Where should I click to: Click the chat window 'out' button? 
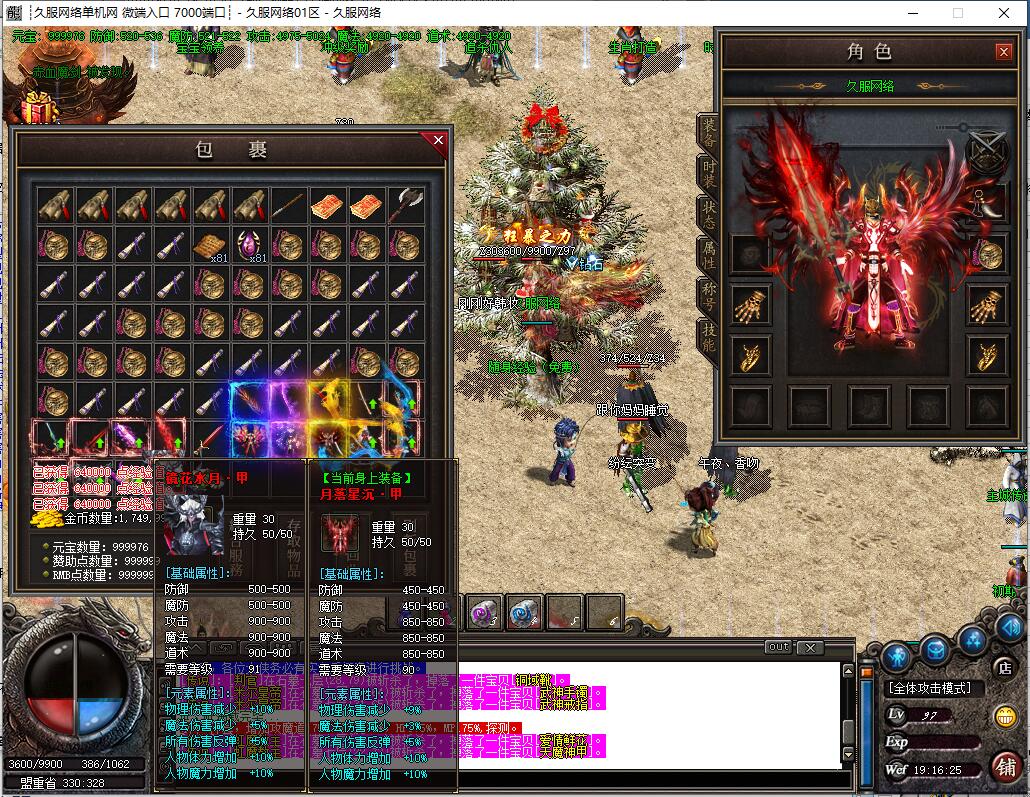pos(778,647)
